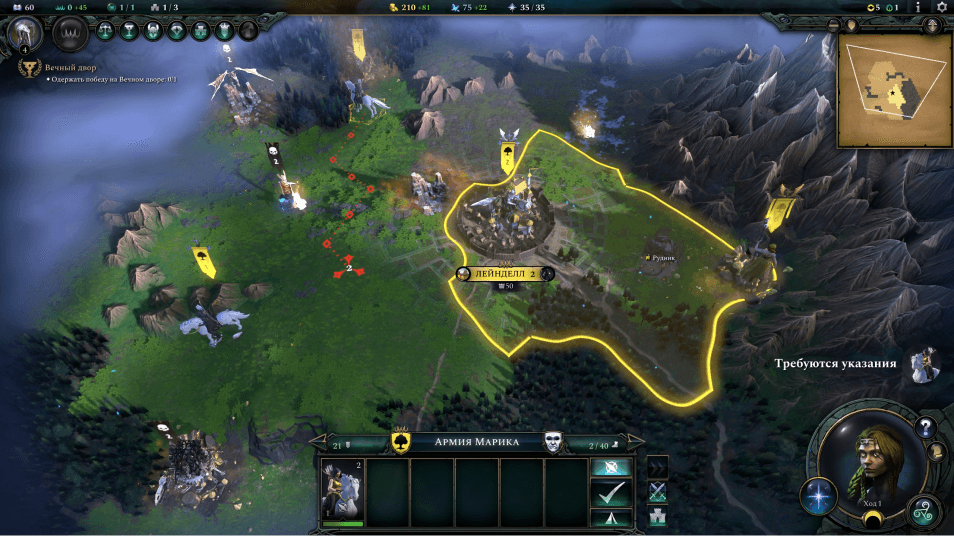Open the settings gear menu

[941, 8]
